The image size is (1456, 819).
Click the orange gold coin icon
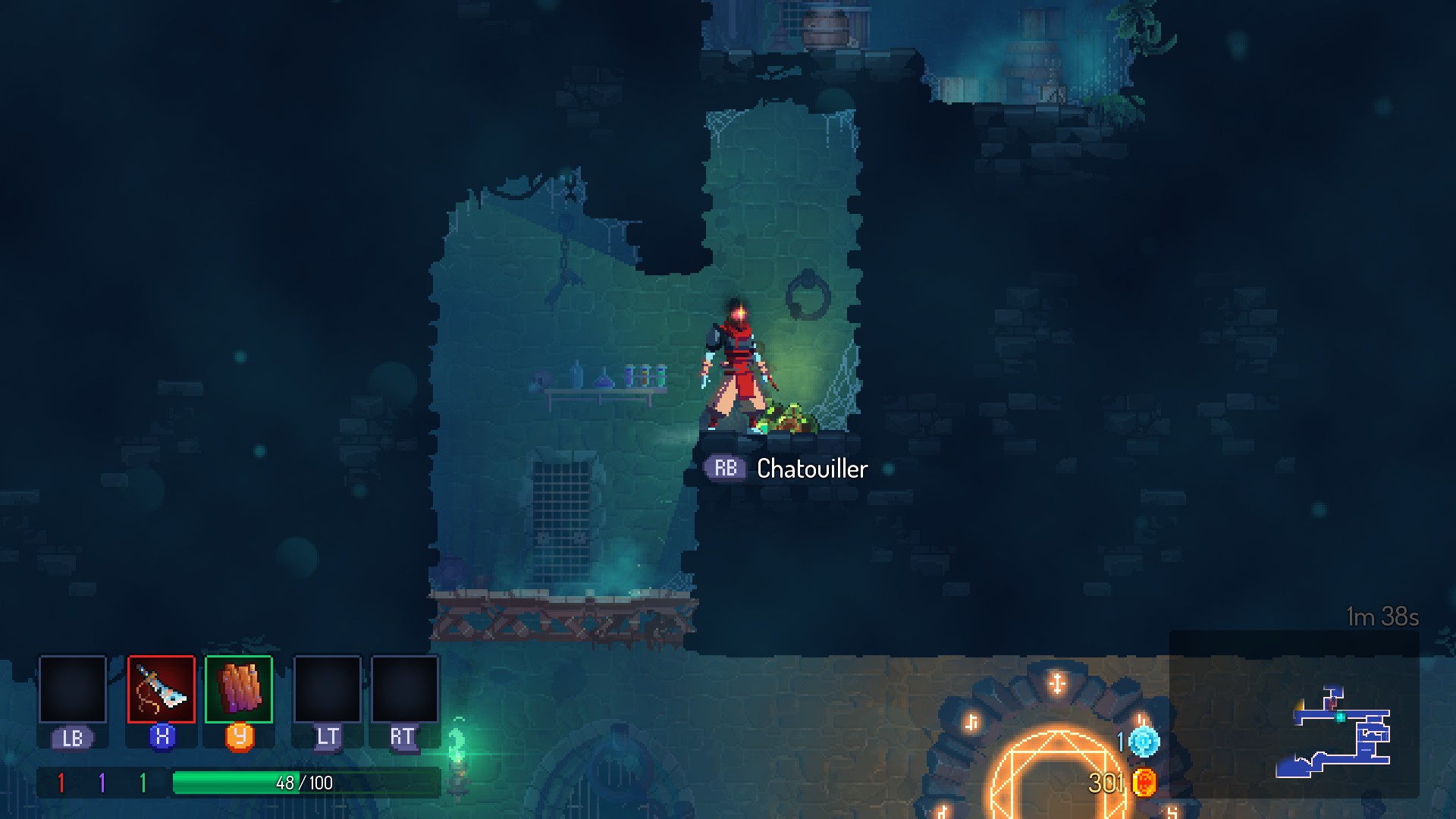[x=1144, y=782]
